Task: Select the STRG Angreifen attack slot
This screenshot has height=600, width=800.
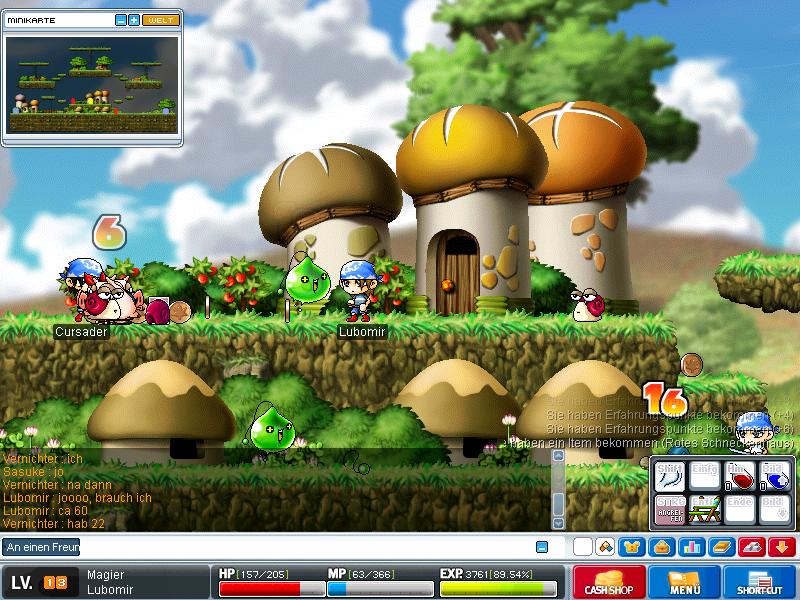Action: pyautogui.click(x=669, y=508)
